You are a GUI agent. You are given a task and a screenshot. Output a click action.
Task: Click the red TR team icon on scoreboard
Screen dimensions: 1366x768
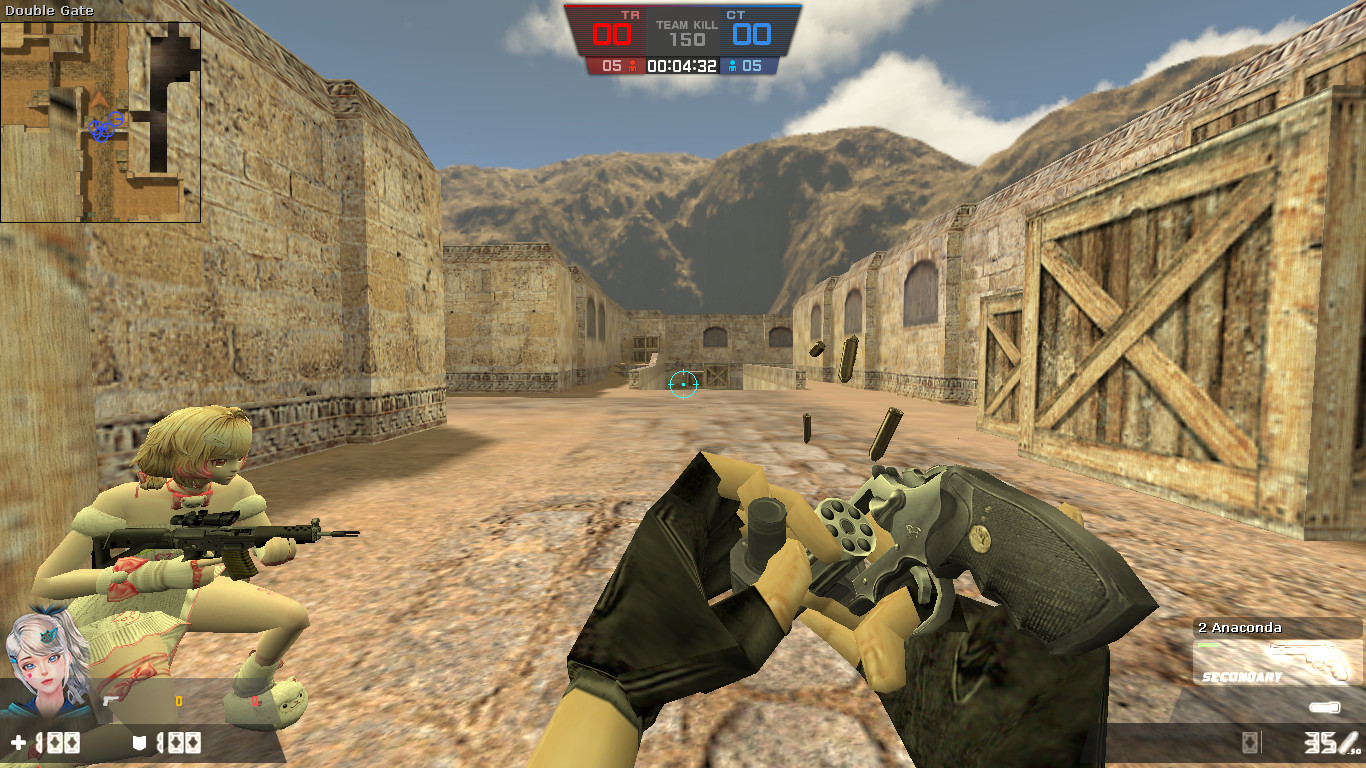coord(633,66)
